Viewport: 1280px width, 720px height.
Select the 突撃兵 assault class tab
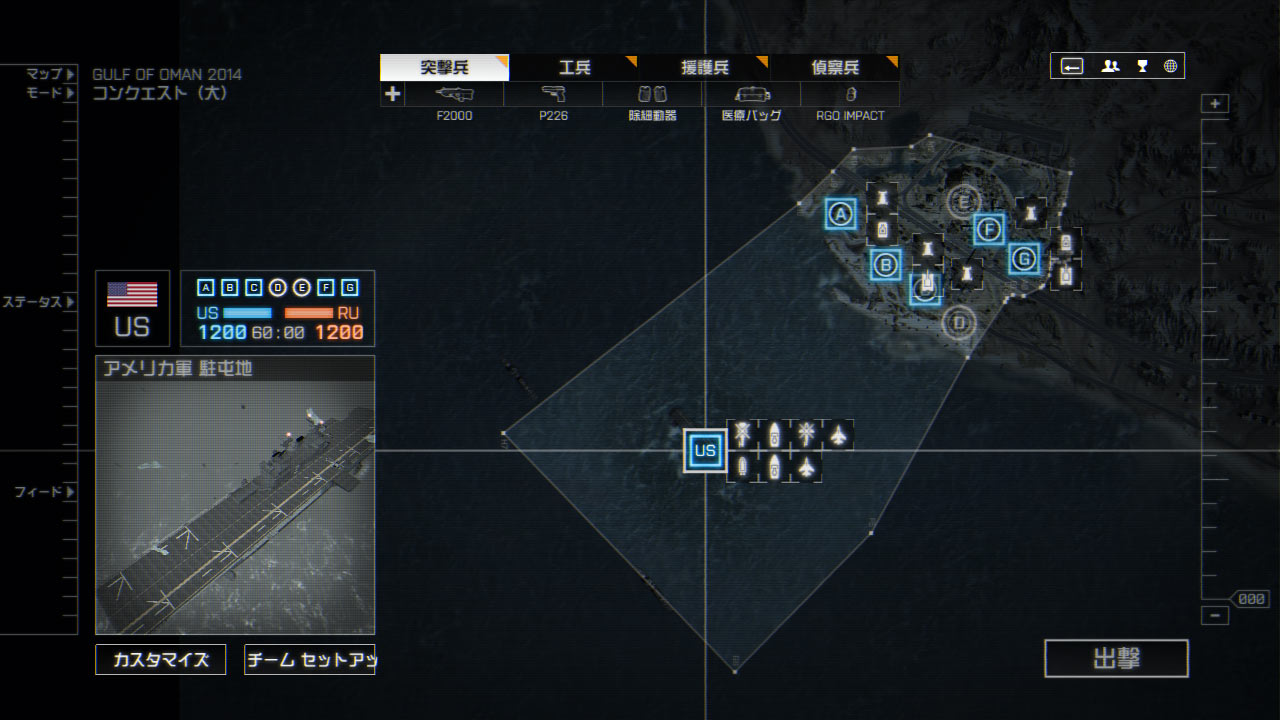(x=444, y=68)
